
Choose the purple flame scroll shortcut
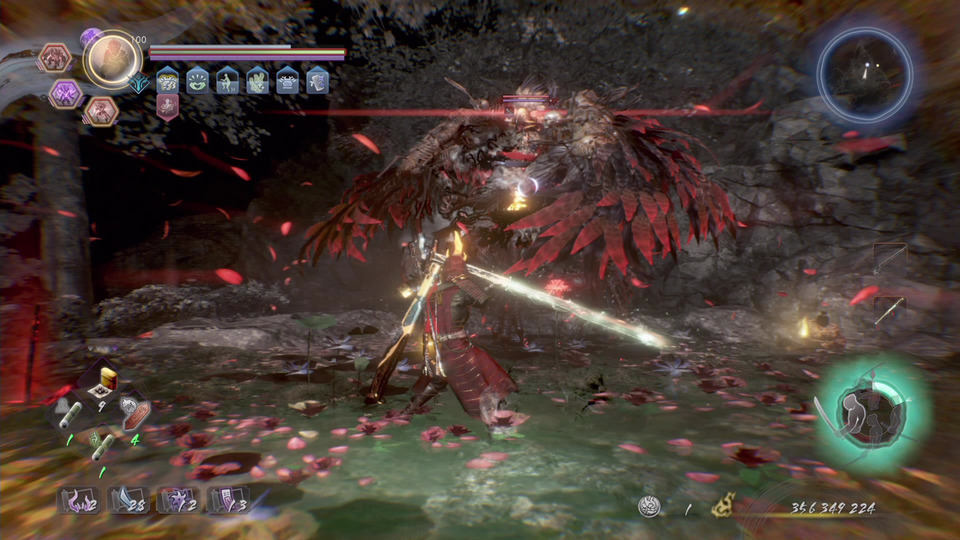(78, 500)
